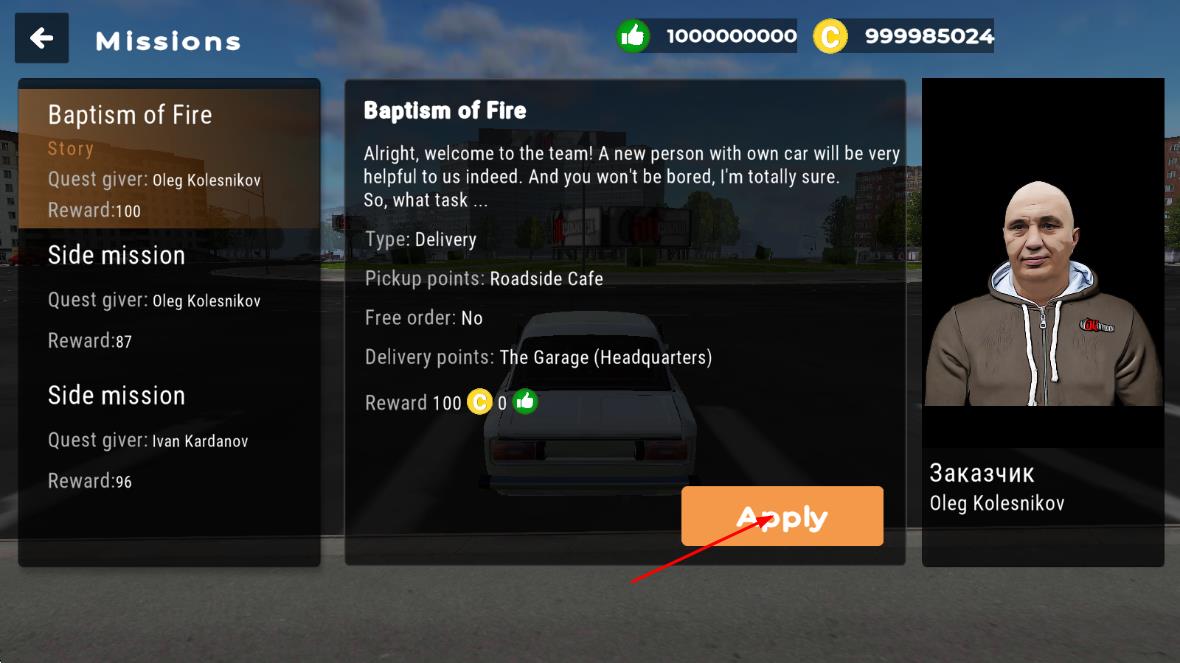Open Ivan Kardanov's side mission

pos(169,437)
